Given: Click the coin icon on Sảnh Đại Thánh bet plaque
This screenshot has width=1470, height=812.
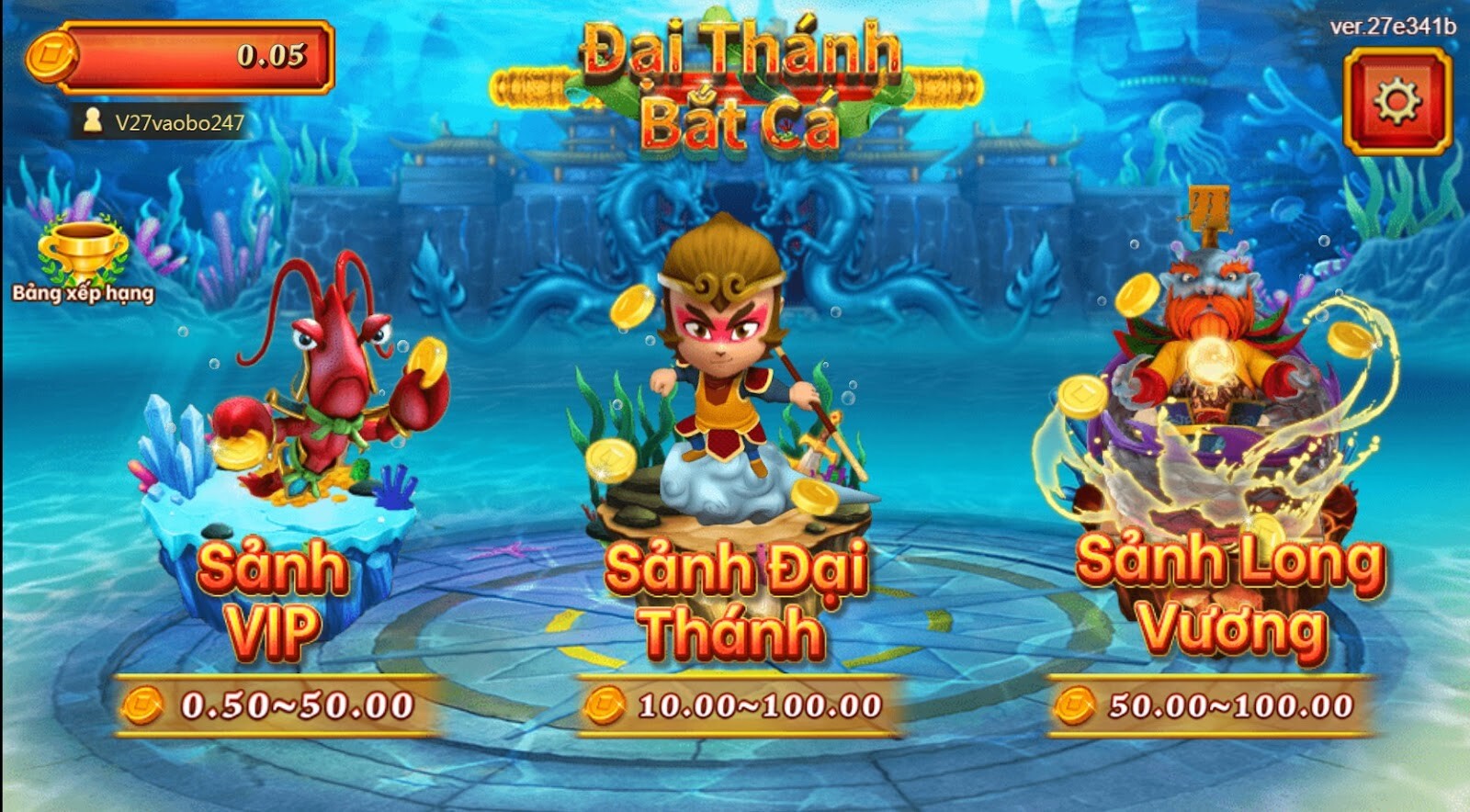Looking at the screenshot, I should pos(607,706).
